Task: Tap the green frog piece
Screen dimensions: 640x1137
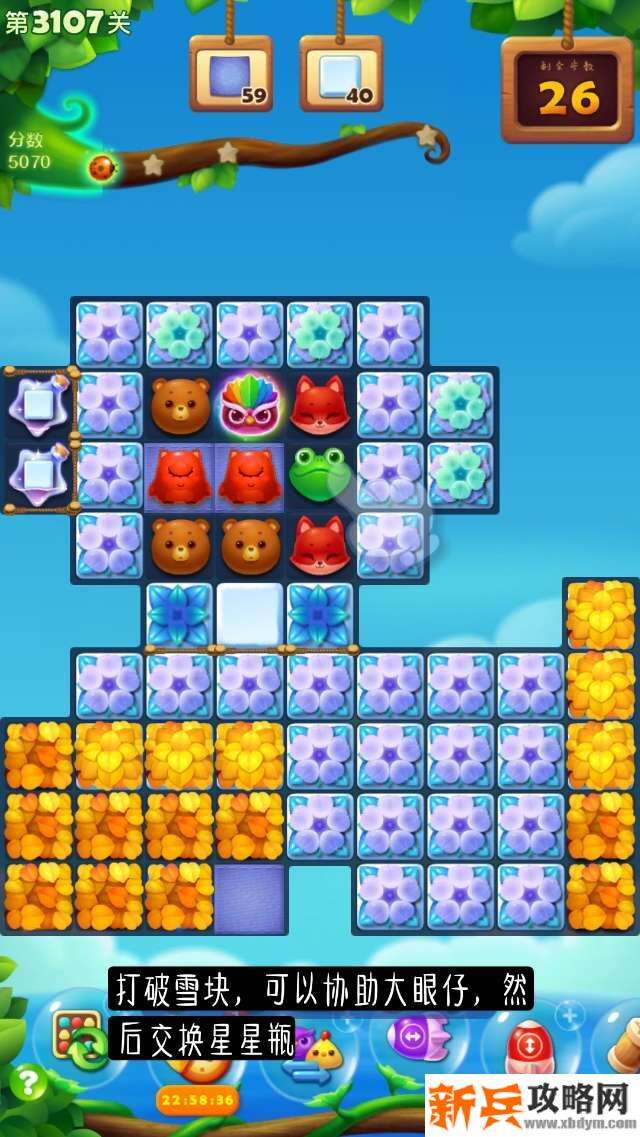Action: pyautogui.click(x=320, y=474)
